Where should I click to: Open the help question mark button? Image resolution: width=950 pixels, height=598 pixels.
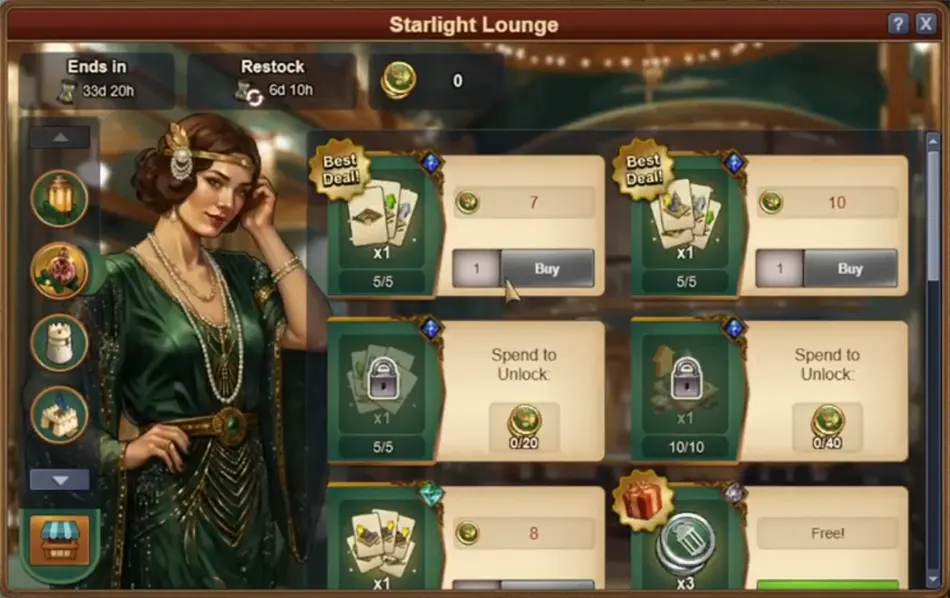[898, 24]
